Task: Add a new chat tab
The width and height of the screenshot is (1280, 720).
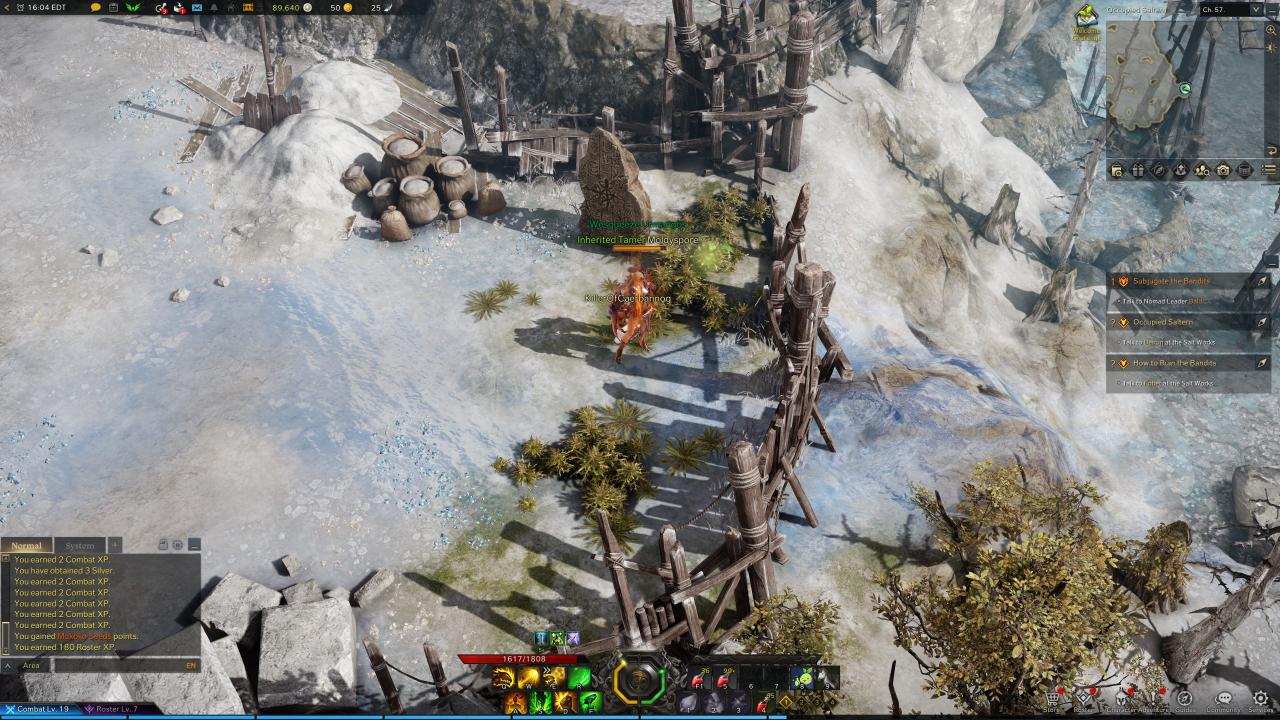Action: [x=115, y=545]
